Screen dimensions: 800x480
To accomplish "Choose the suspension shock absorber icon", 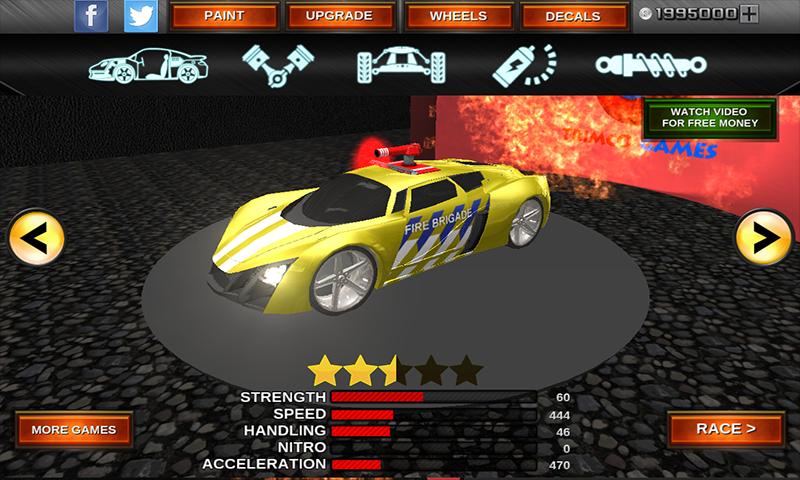I will 650,64.
